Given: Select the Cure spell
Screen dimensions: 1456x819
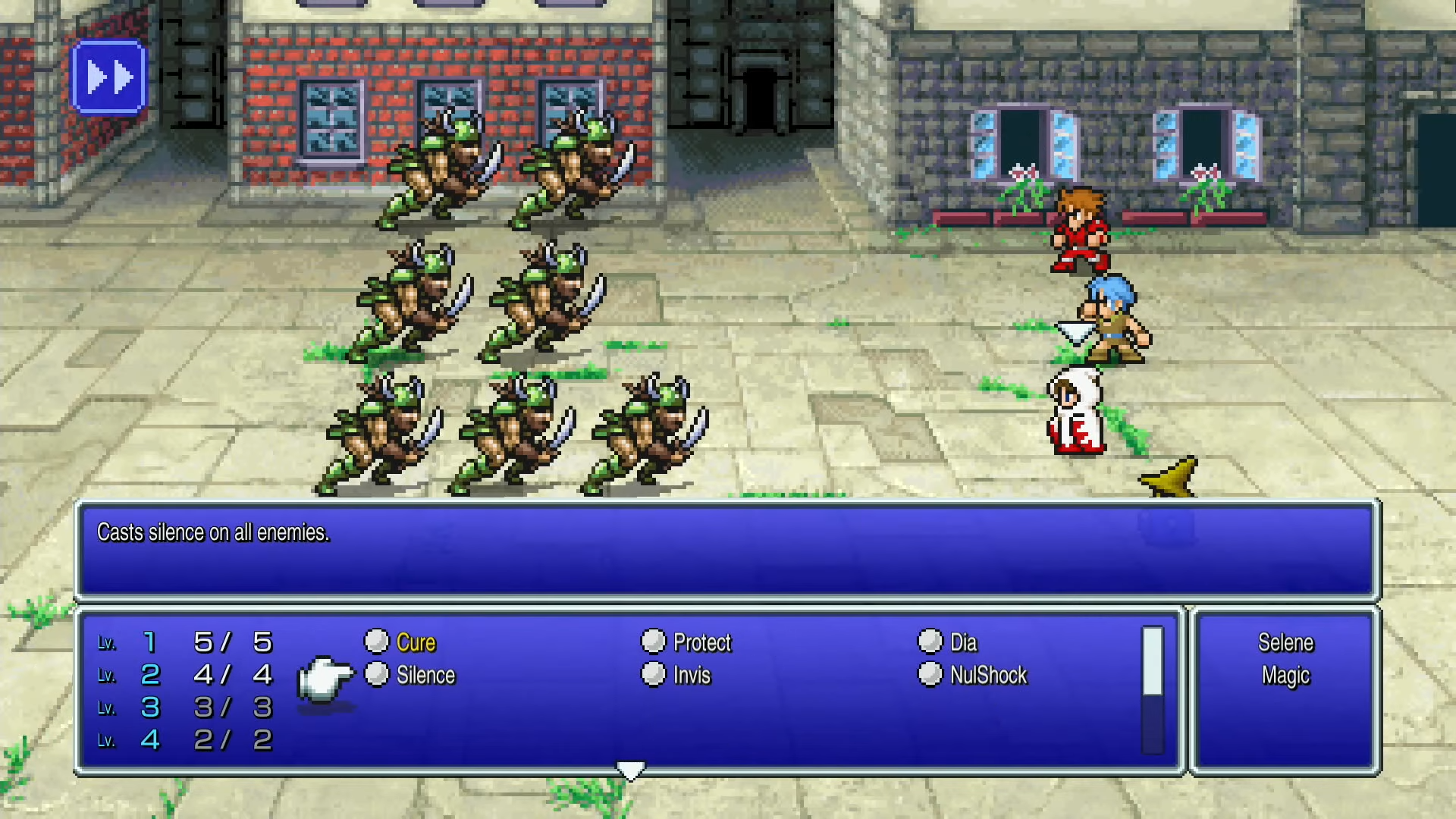Looking at the screenshot, I should pos(415,642).
